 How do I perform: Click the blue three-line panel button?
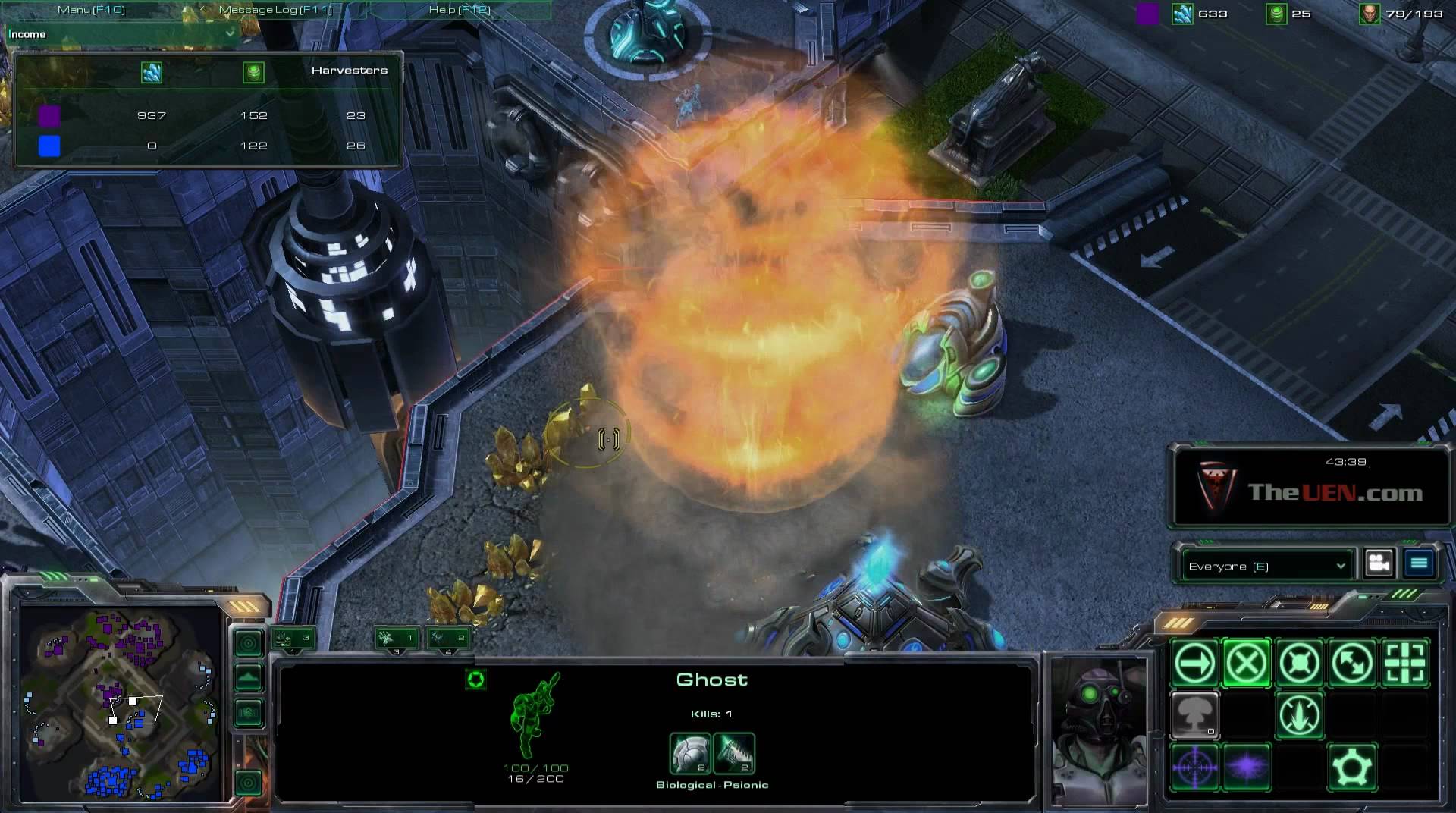pos(1419,563)
